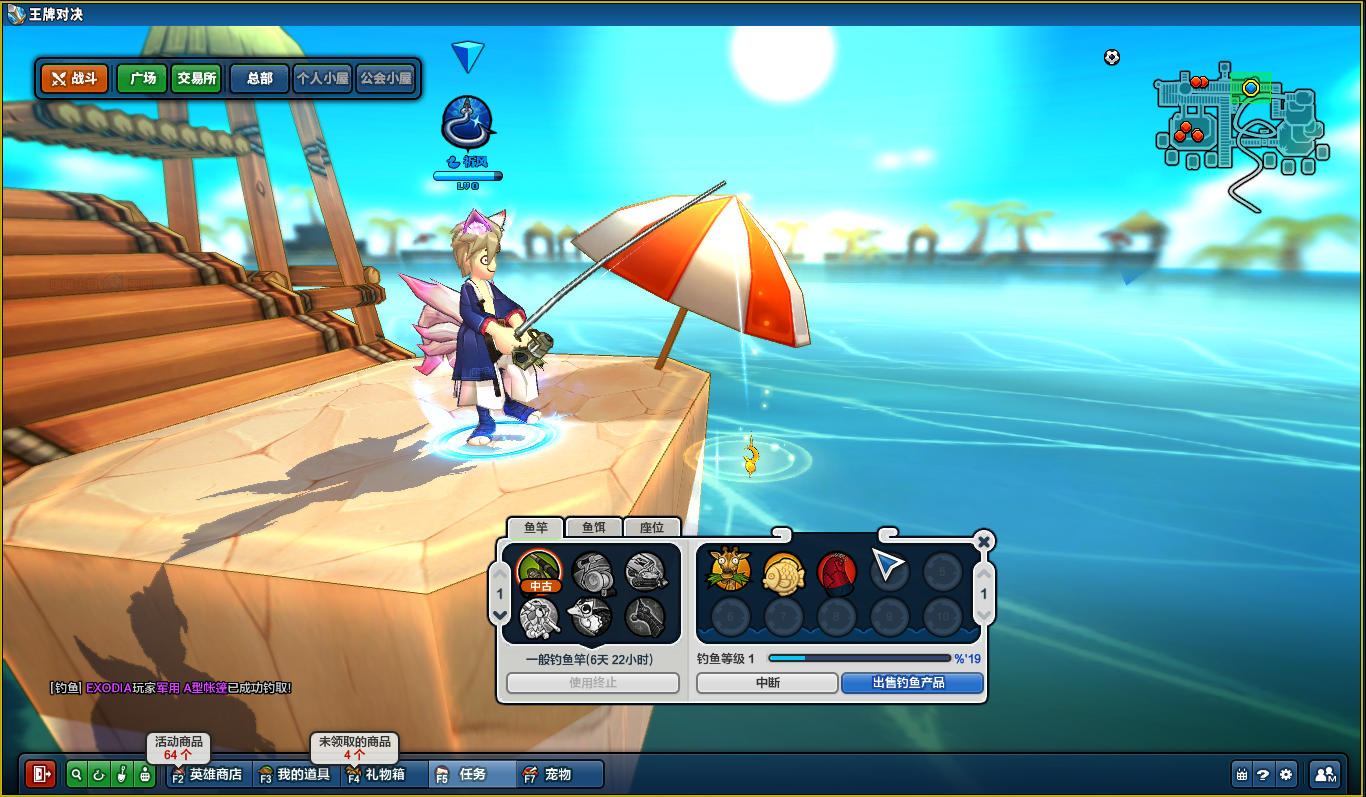The image size is (1366, 797).
Task: Close the fishing panel
Action: [984, 541]
